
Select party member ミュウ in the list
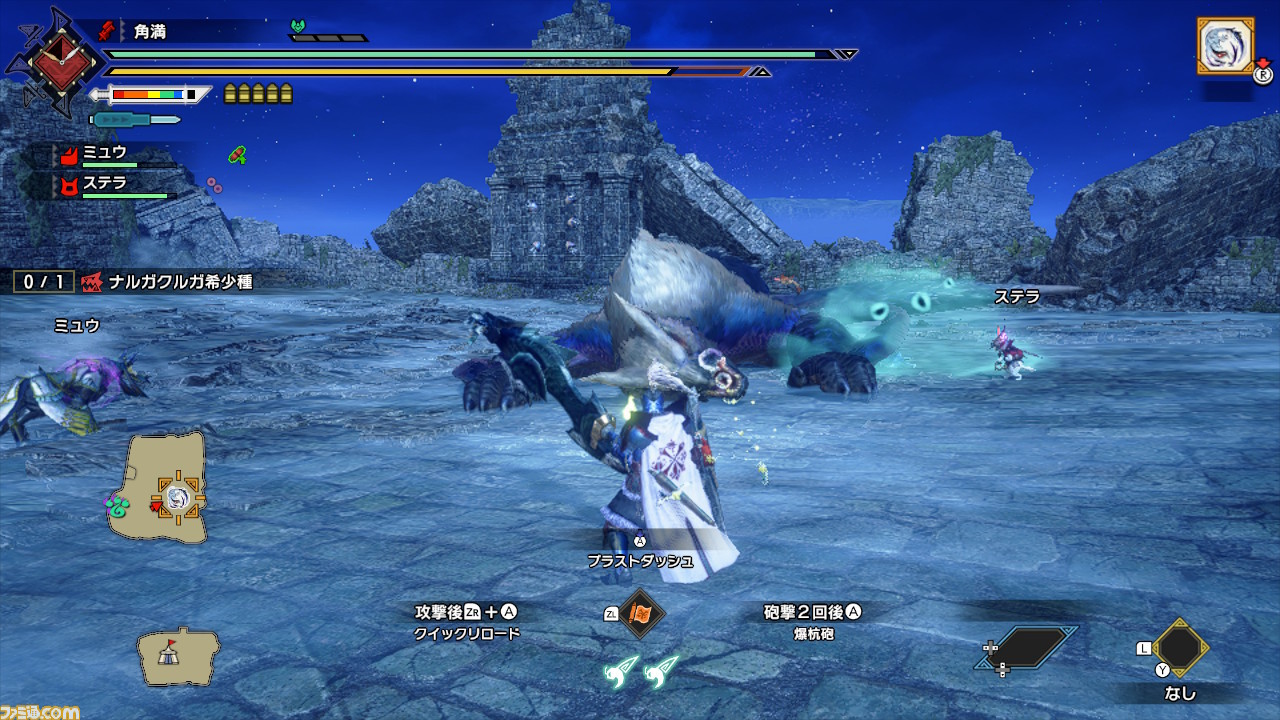tap(106, 153)
